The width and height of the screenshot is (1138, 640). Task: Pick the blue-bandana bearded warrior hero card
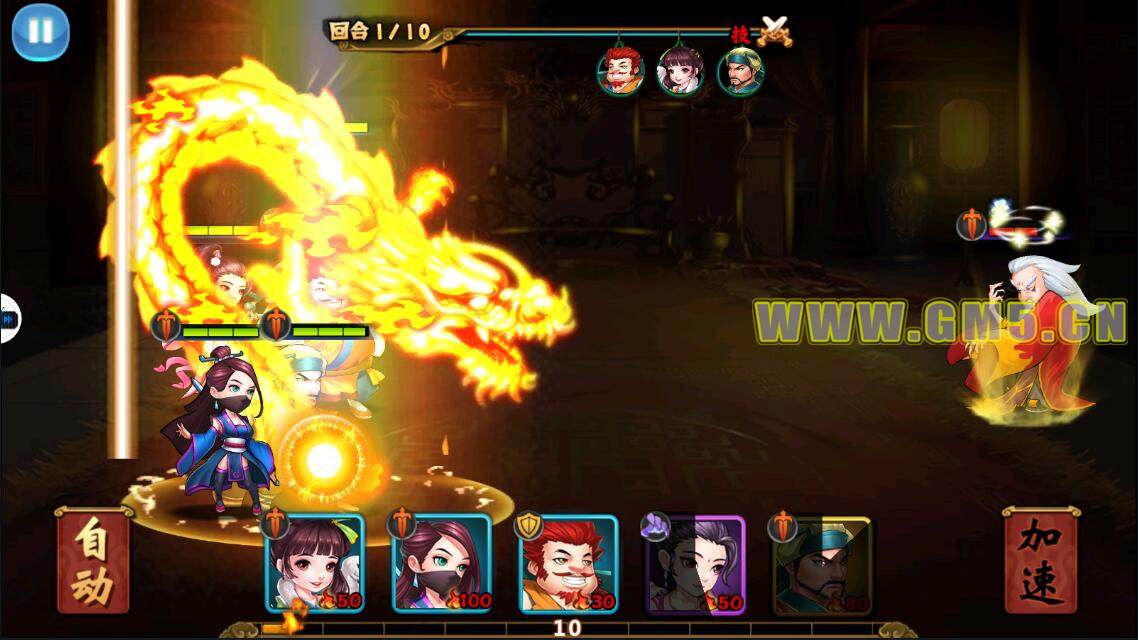click(x=822, y=564)
